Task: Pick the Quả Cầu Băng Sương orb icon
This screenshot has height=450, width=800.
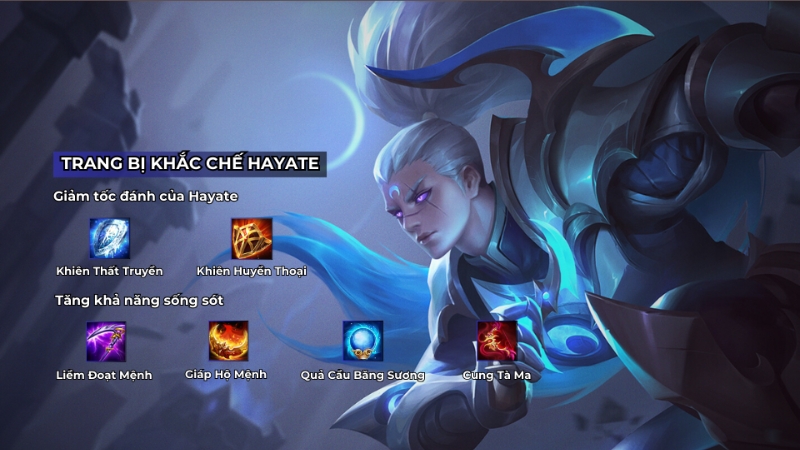Action: (x=362, y=341)
